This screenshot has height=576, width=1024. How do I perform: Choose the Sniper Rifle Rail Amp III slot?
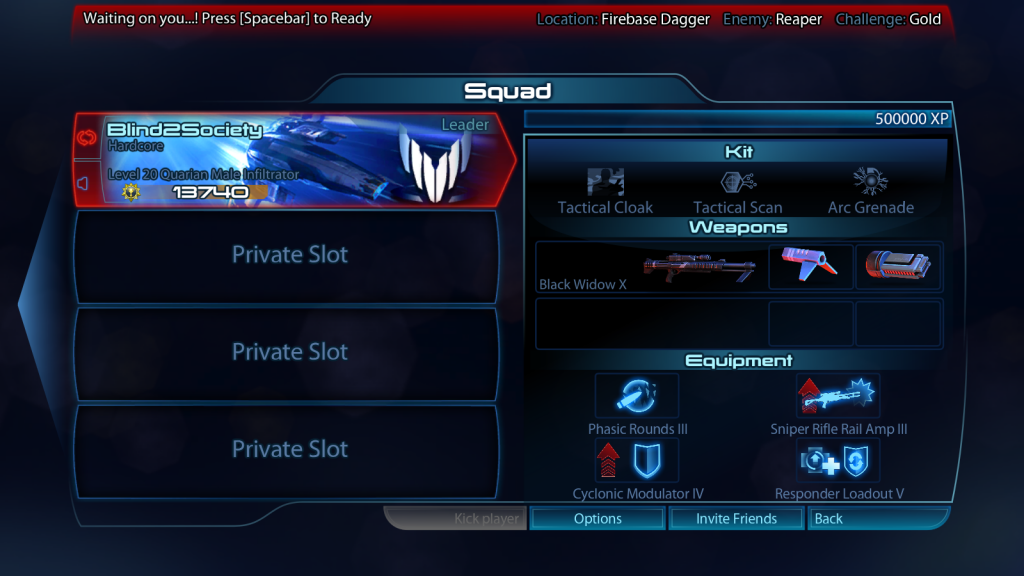(838, 396)
